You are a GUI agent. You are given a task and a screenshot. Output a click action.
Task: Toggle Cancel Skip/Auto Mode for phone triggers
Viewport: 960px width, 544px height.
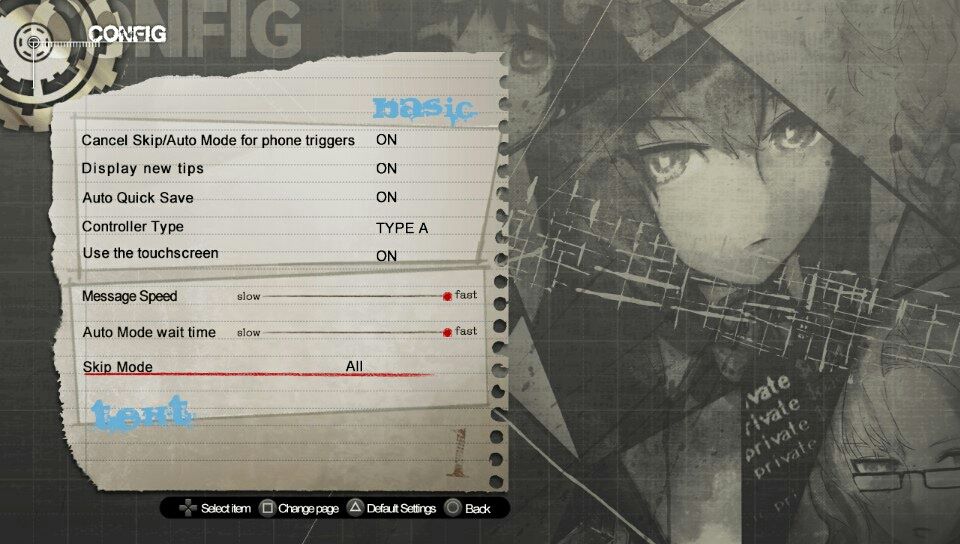pos(386,140)
